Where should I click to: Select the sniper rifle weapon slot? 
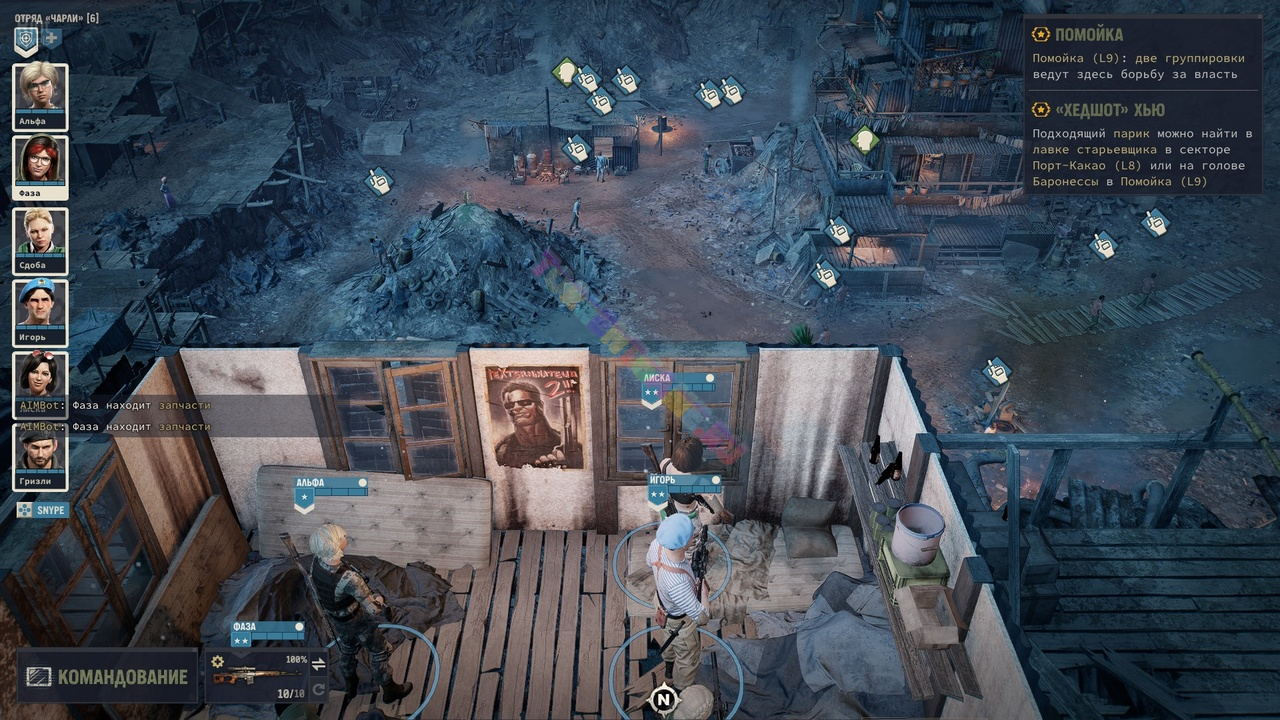pyautogui.click(x=254, y=677)
